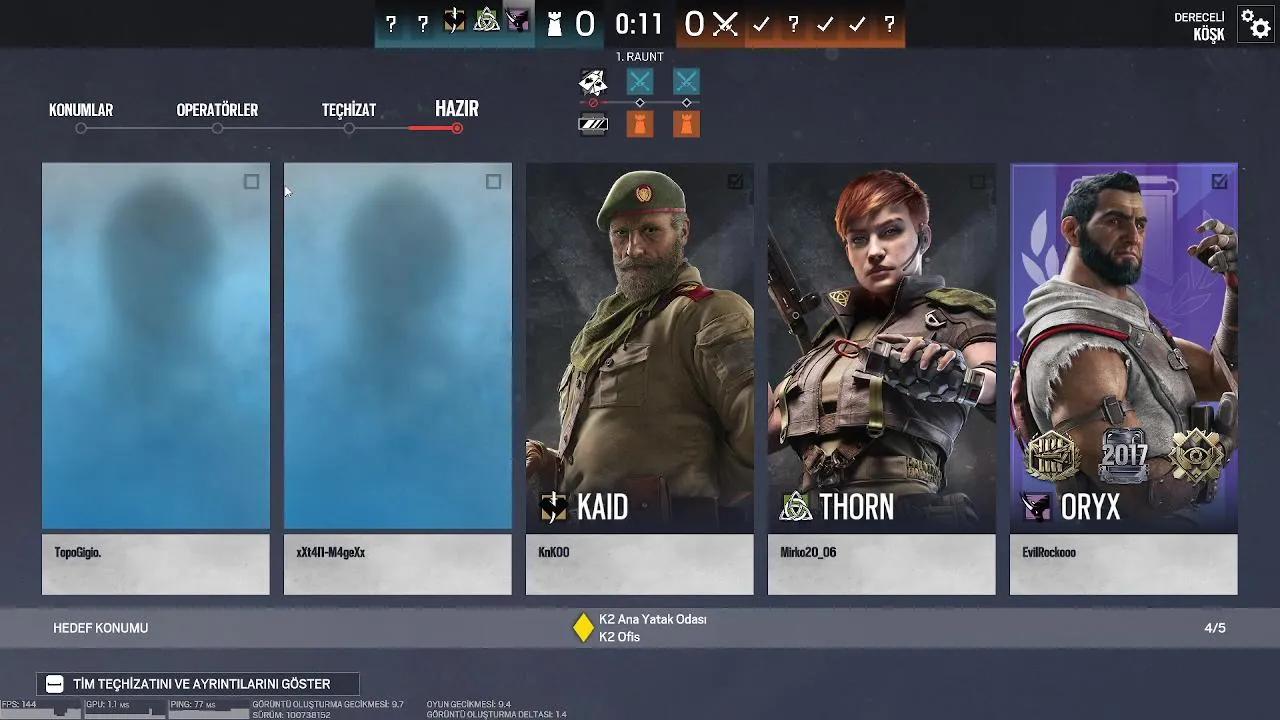This screenshot has height=720, width=1280.
Task: Click Oryx's 2017 charm badge
Action: (x=1124, y=455)
